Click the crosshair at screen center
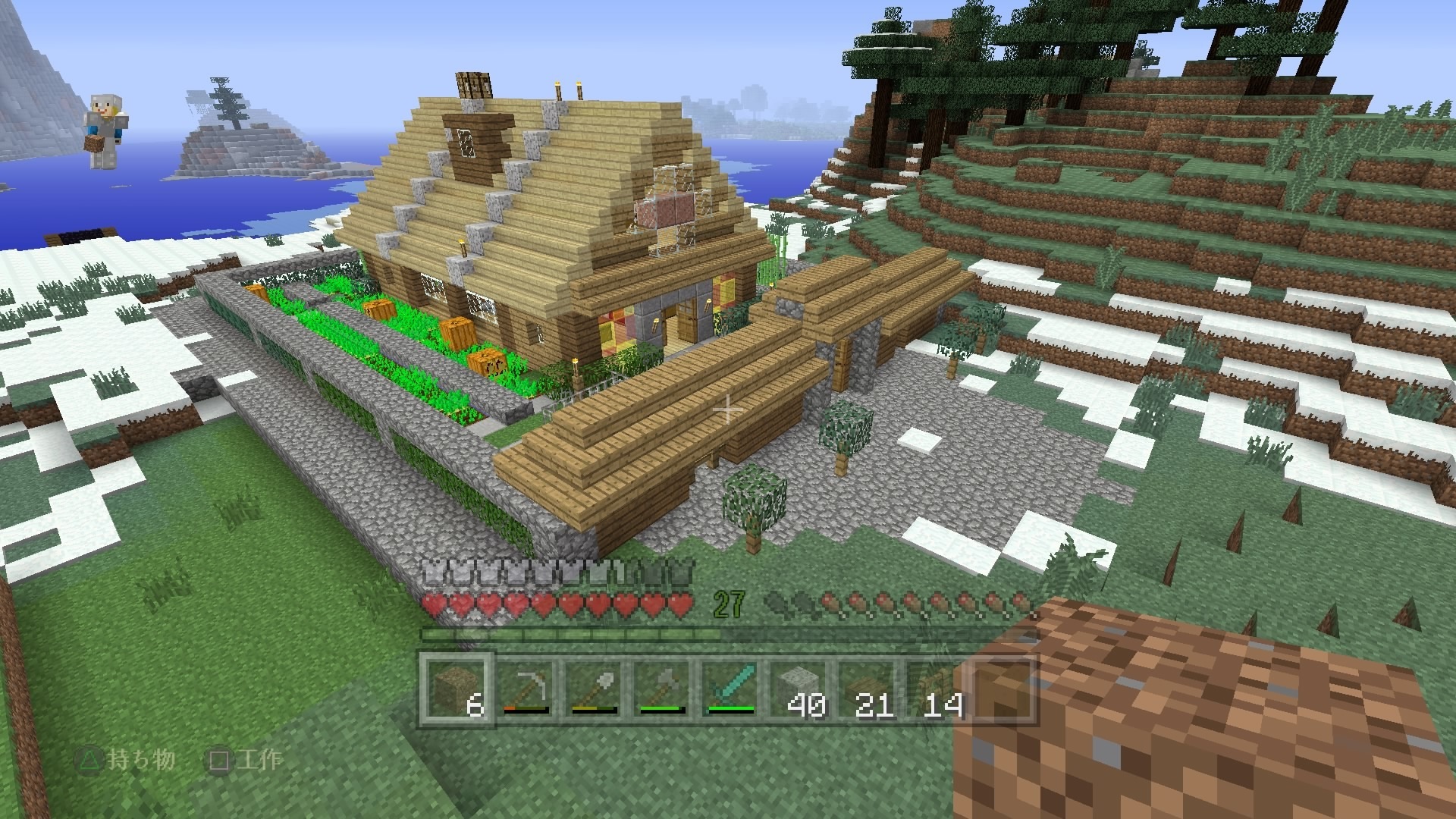This screenshot has height=819, width=1456. (x=728, y=409)
